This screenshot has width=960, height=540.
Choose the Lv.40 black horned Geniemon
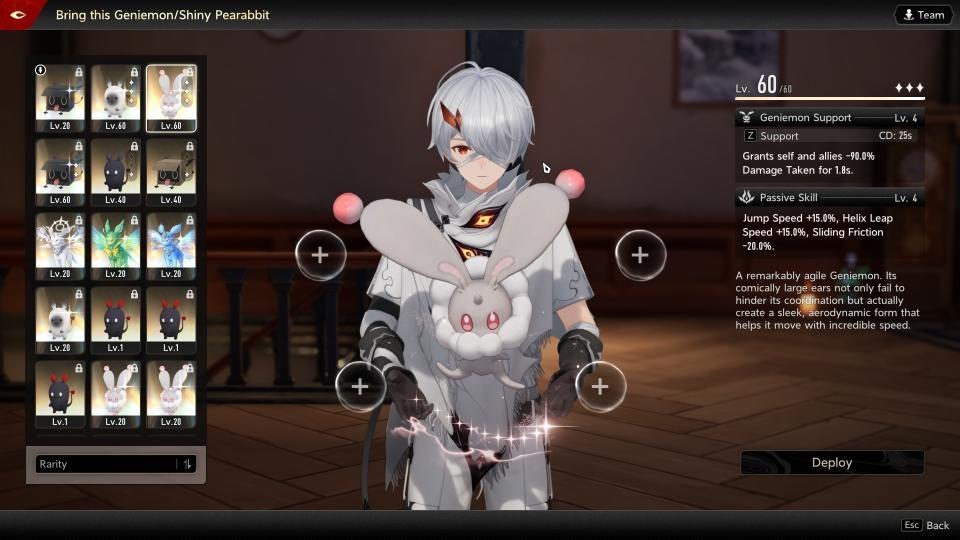(x=115, y=172)
